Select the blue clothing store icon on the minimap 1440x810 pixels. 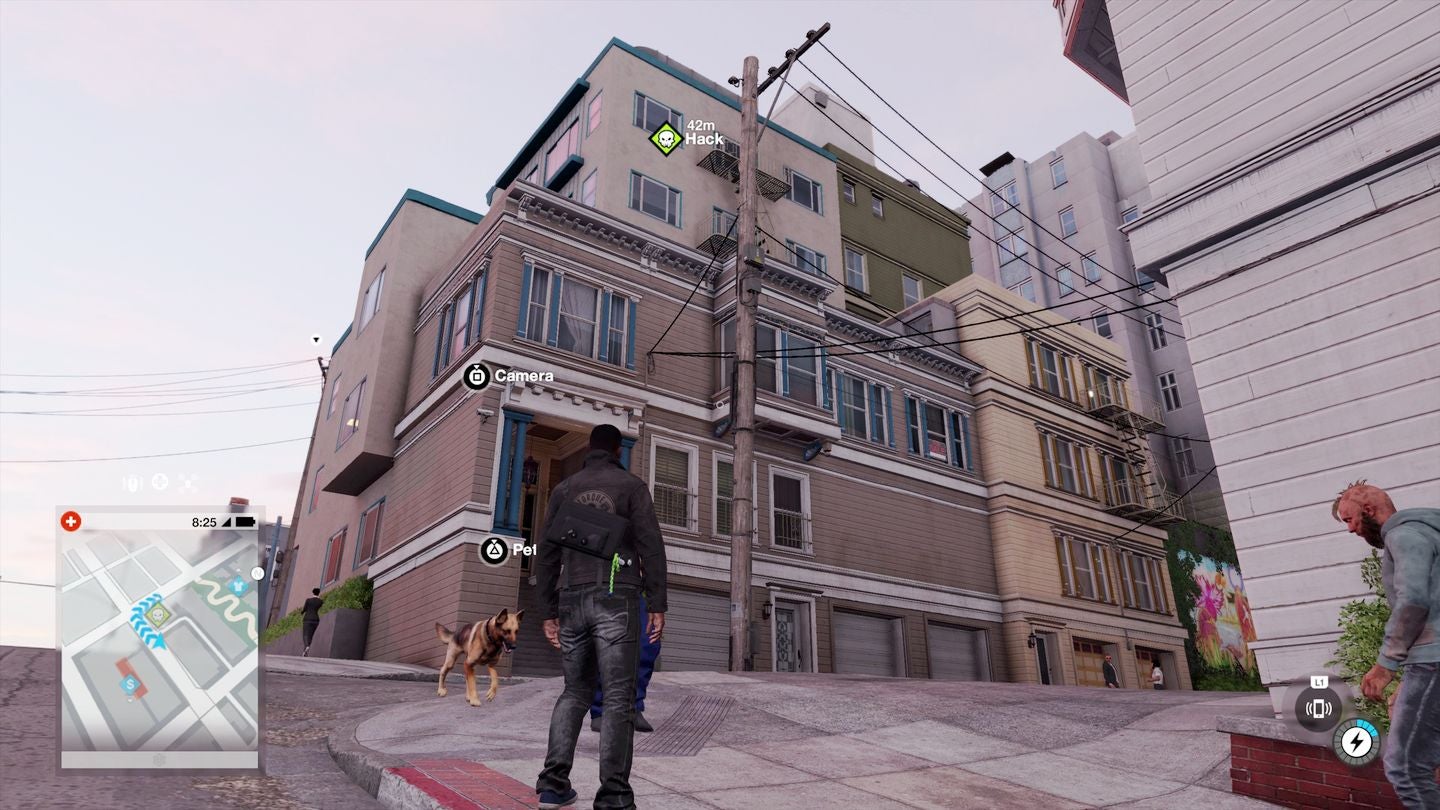[238, 587]
